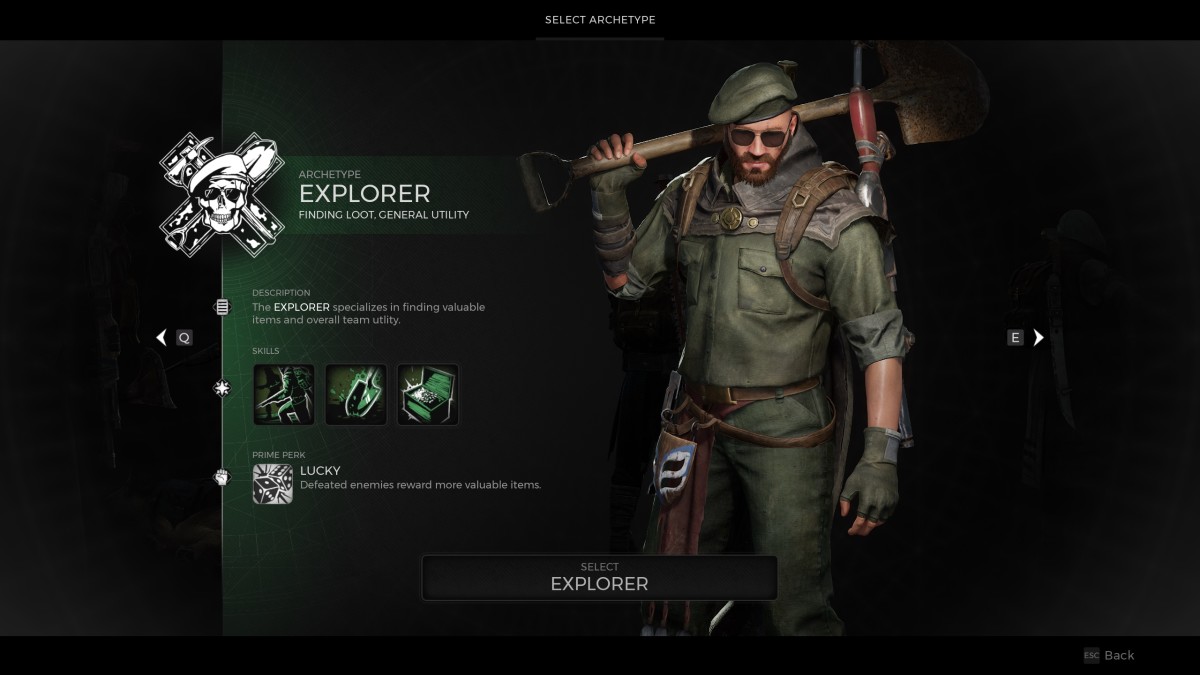The height and width of the screenshot is (675, 1200).
Task: Inspect the Lucky prime perk dice icon
Action: click(x=273, y=483)
